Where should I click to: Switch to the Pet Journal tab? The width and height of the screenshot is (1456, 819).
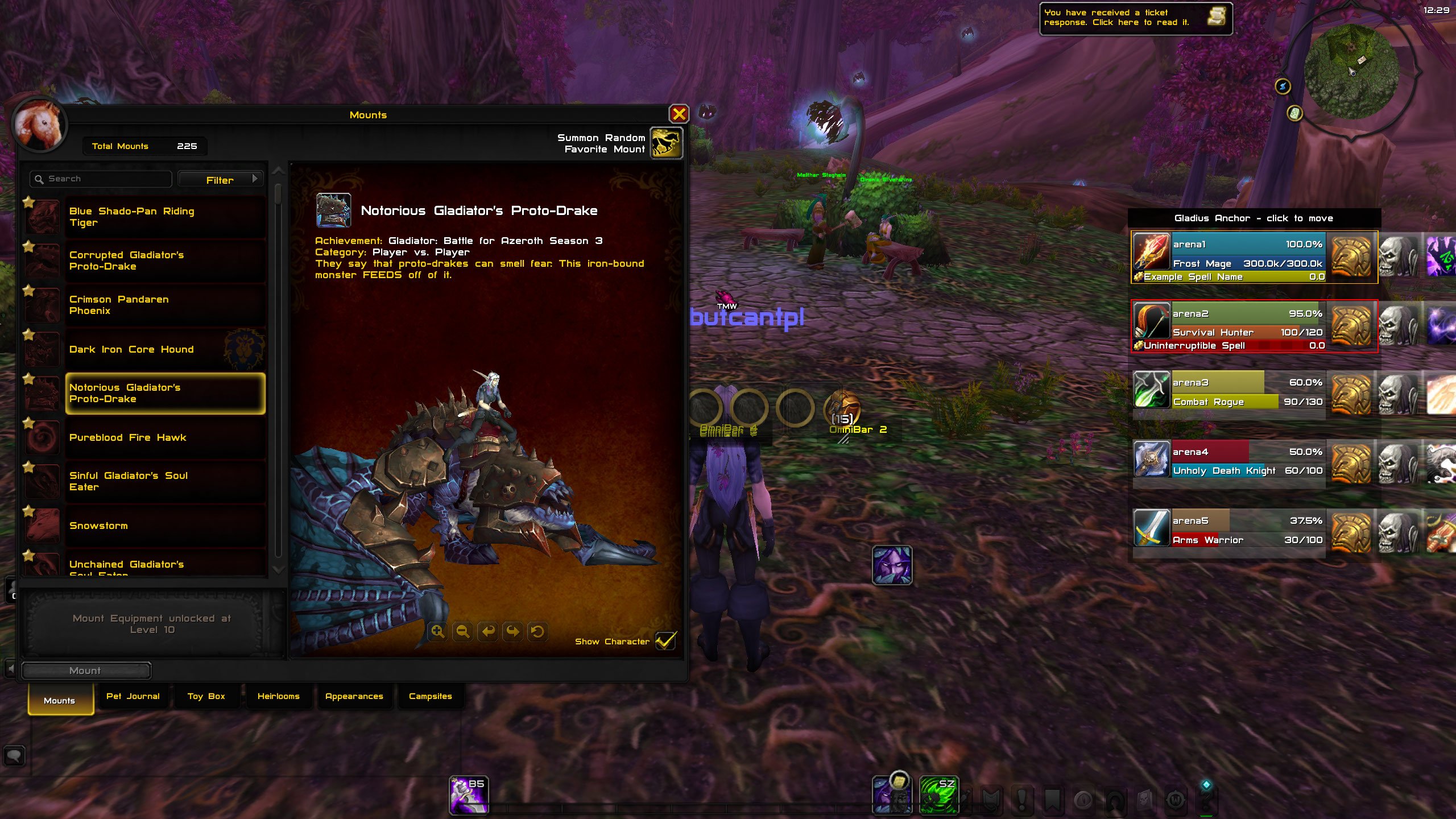coord(133,696)
